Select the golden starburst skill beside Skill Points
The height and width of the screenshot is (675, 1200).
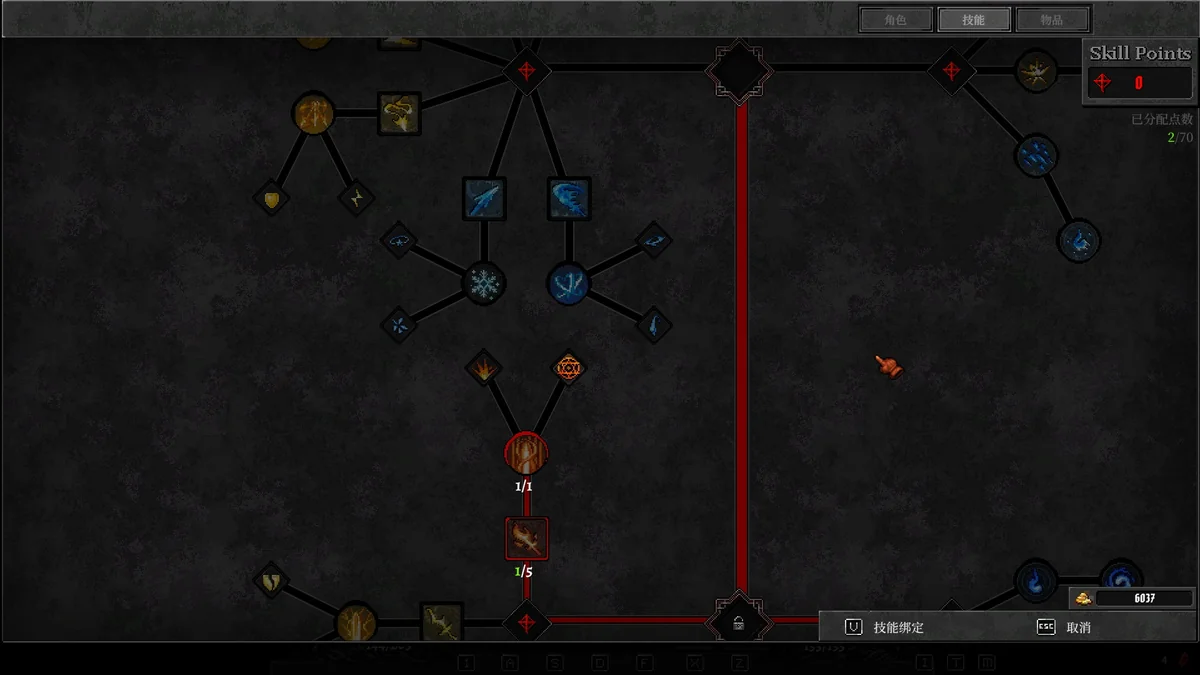(x=1036, y=71)
